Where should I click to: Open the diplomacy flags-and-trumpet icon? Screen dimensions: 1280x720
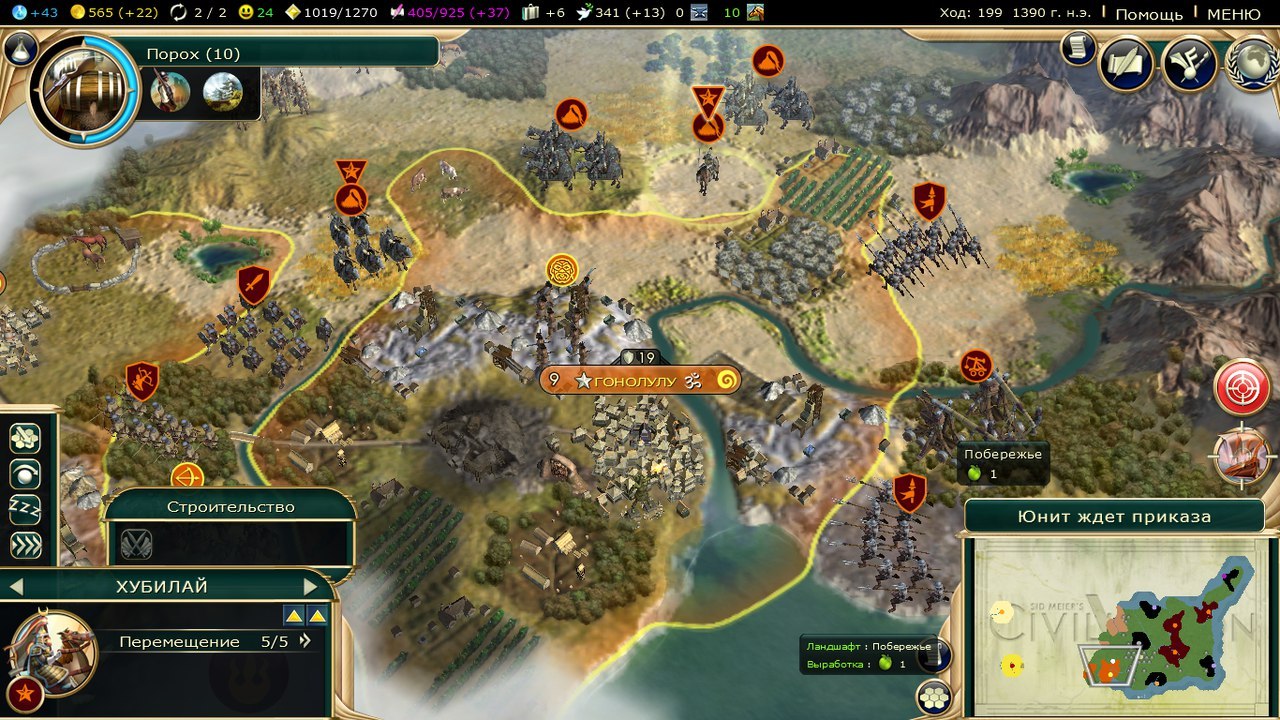pyautogui.click(x=1190, y=63)
